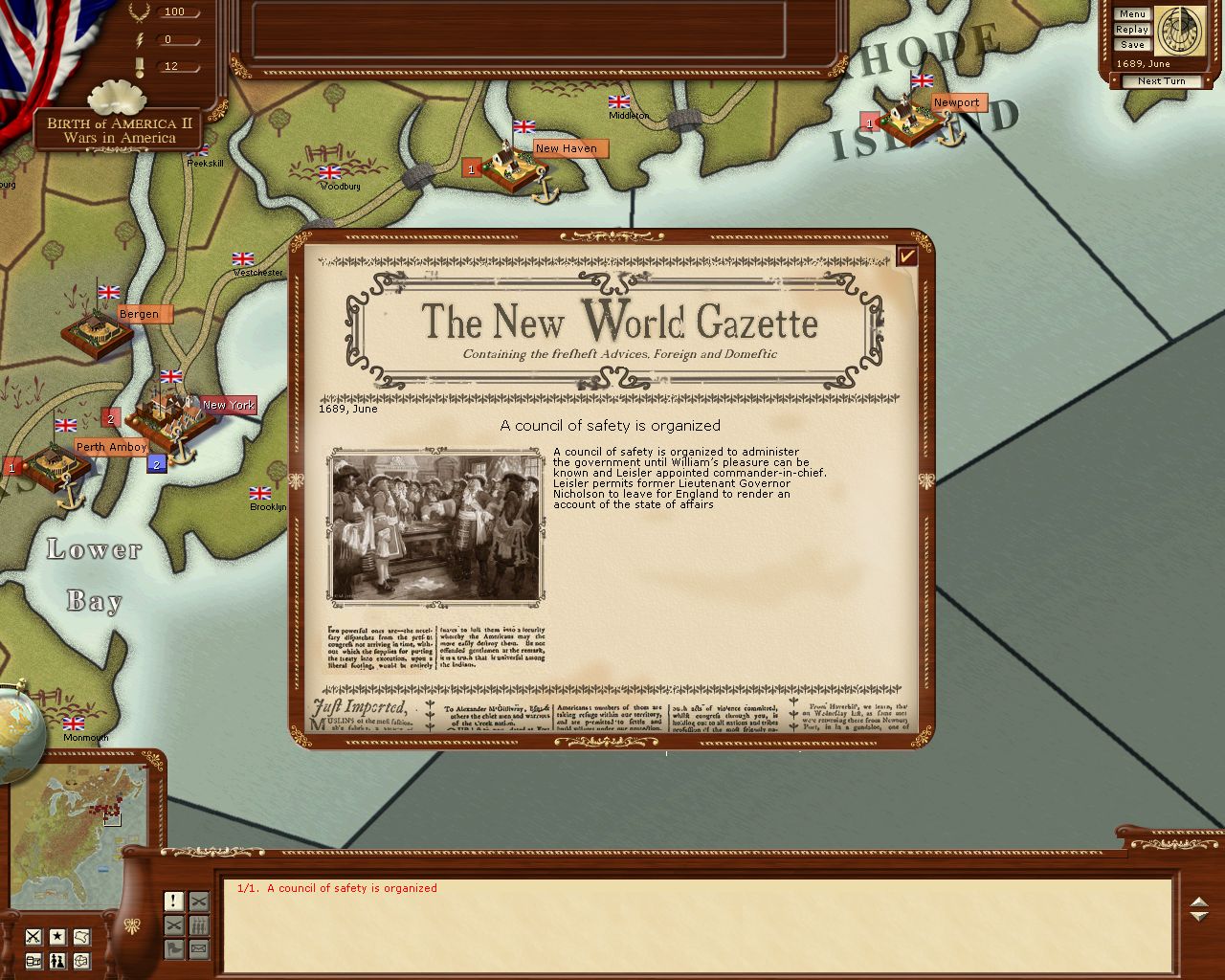Toggle the flag message filter
1225x980 pixels.
[173, 949]
